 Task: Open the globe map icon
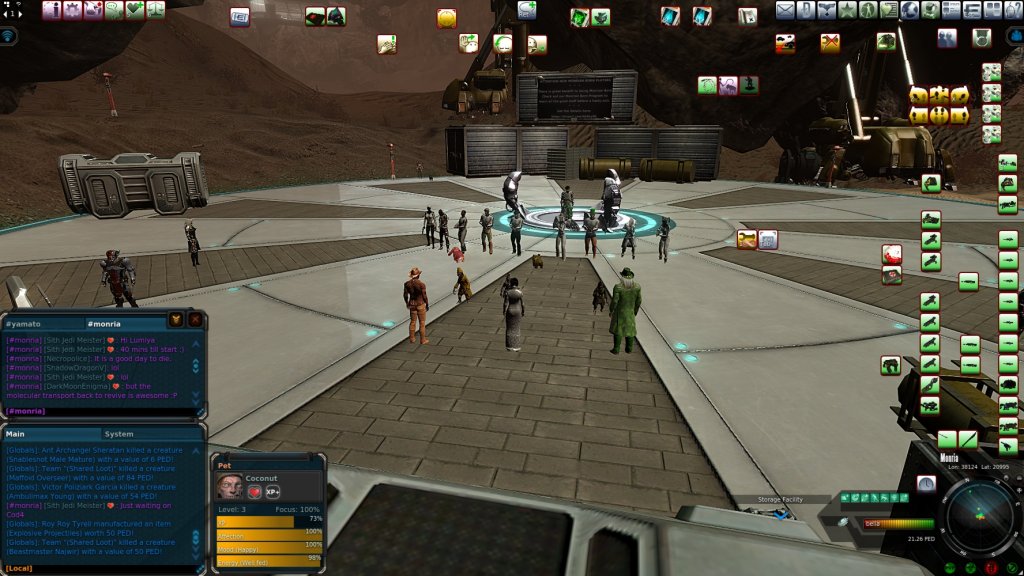click(910, 11)
